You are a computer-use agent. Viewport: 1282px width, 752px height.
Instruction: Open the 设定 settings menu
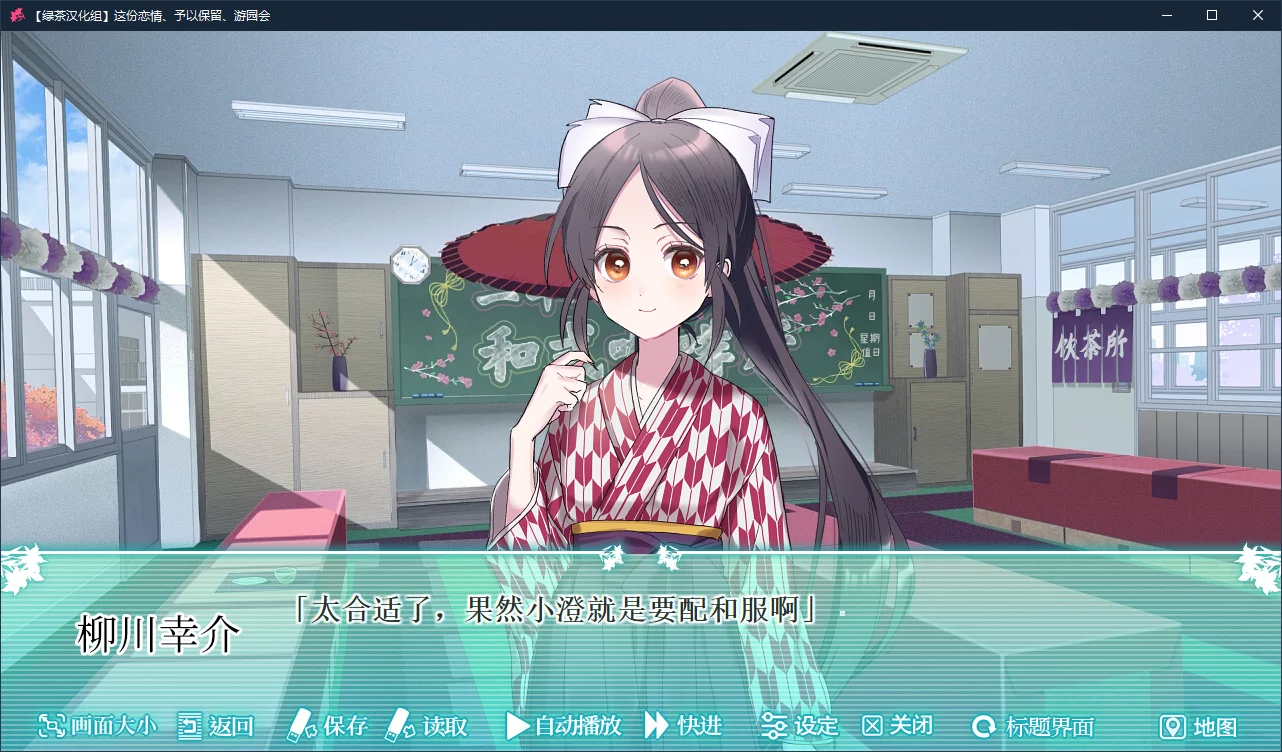click(799, 726)
